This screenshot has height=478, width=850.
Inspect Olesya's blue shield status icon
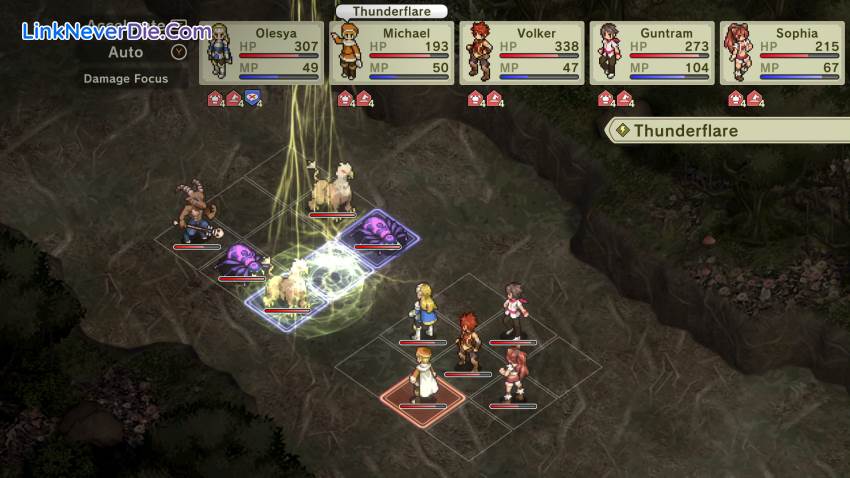(253, 98)
